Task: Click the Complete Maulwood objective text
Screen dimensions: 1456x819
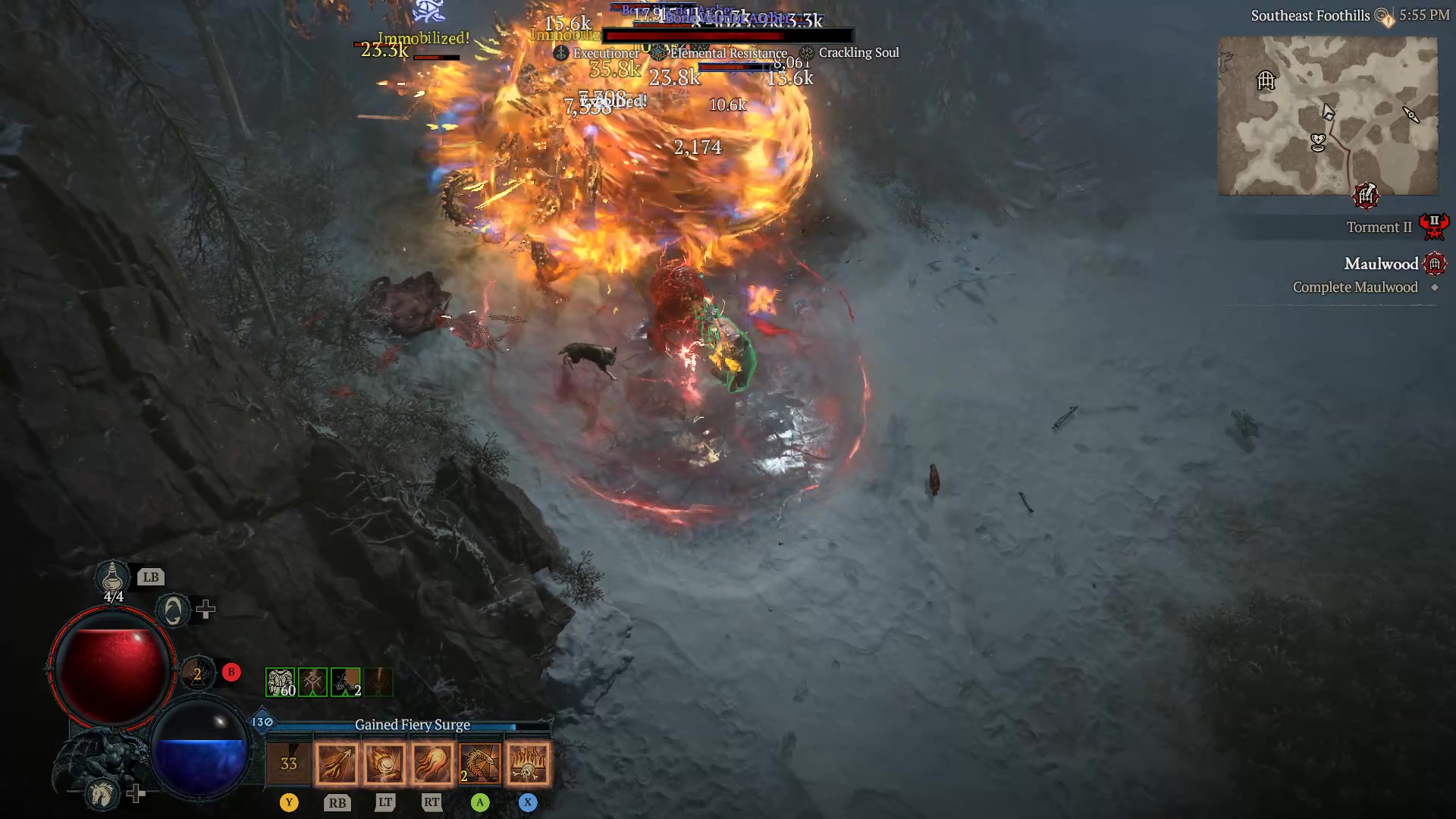Action: point(1355,287)
